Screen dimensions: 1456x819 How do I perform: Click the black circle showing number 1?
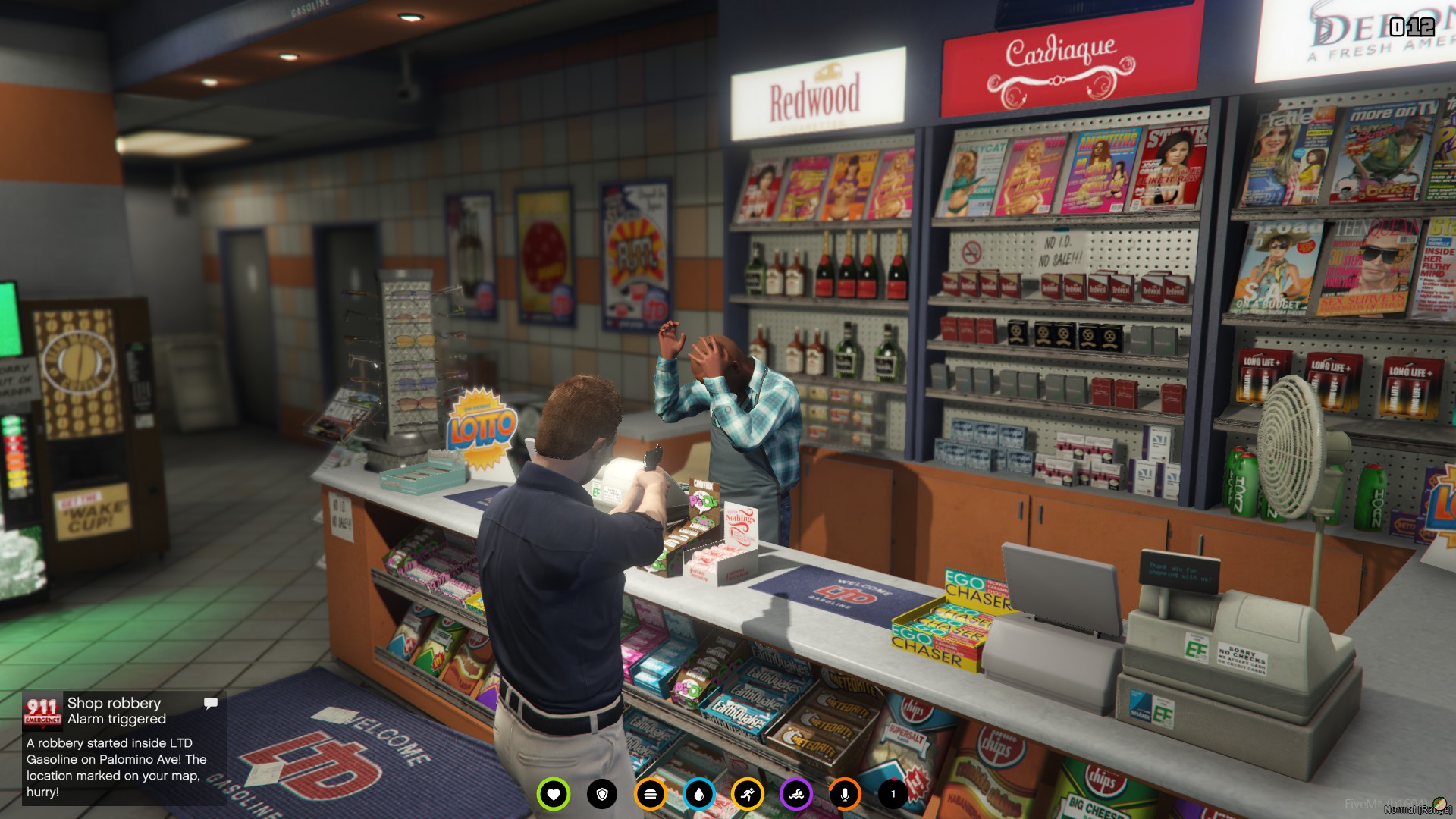[x=893, y=794]
